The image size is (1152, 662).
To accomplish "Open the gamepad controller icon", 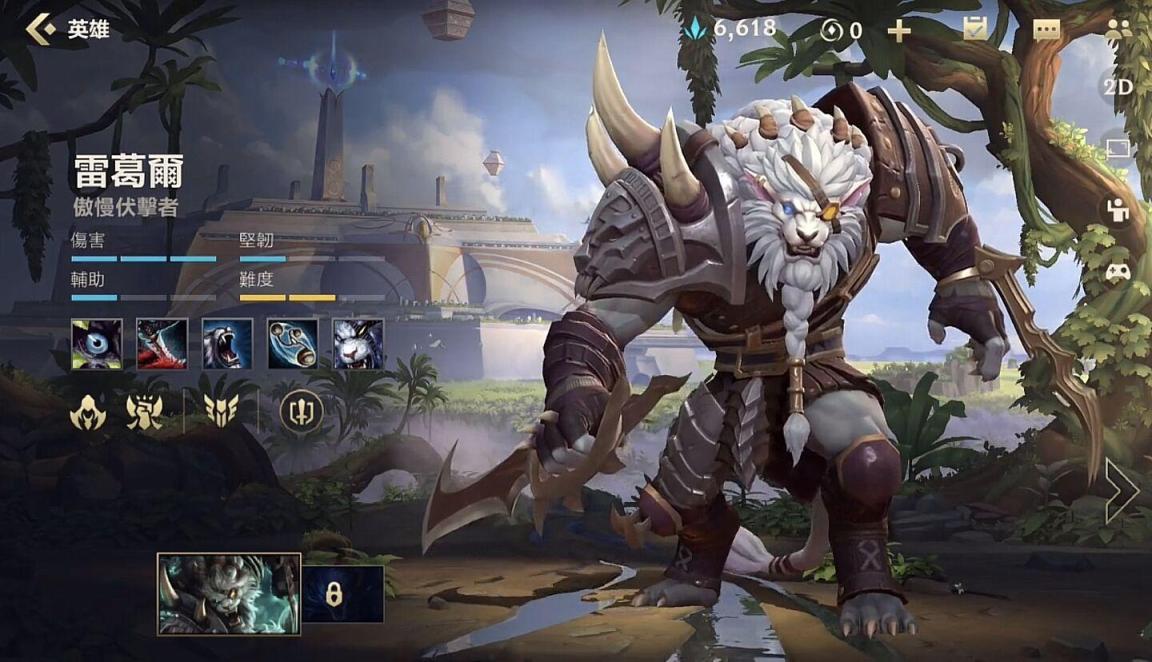I will pos(1118,271).
